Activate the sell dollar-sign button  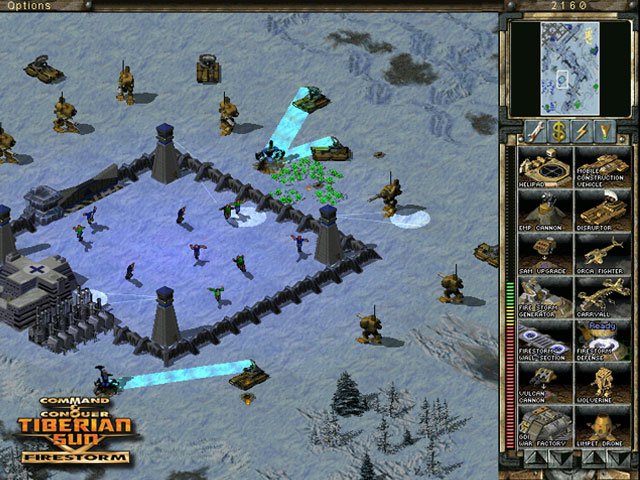coord(556,130)
